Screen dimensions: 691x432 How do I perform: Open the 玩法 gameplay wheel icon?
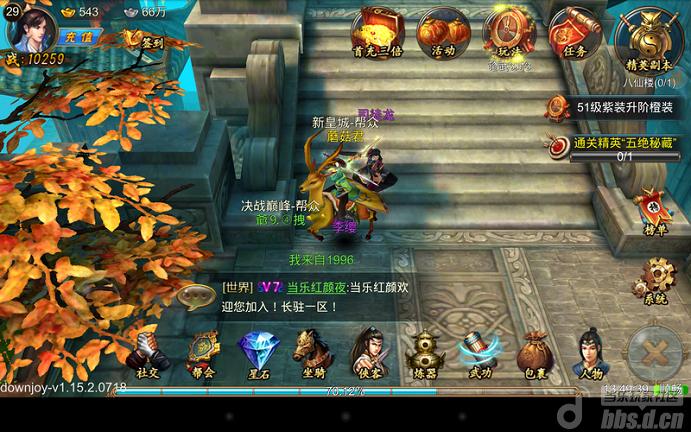click(506, 31)
